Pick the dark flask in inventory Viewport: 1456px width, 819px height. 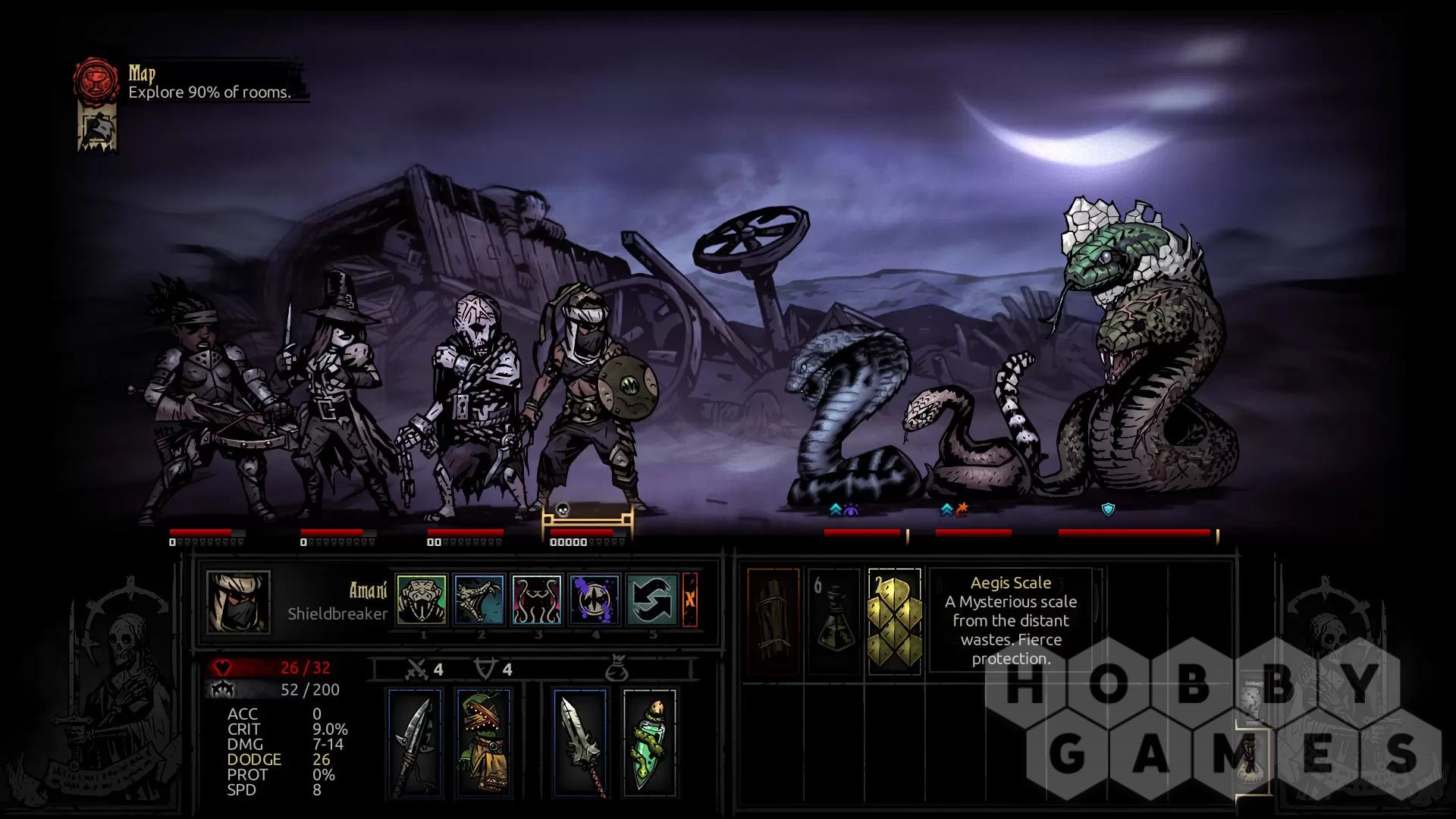tap(833, 620)
